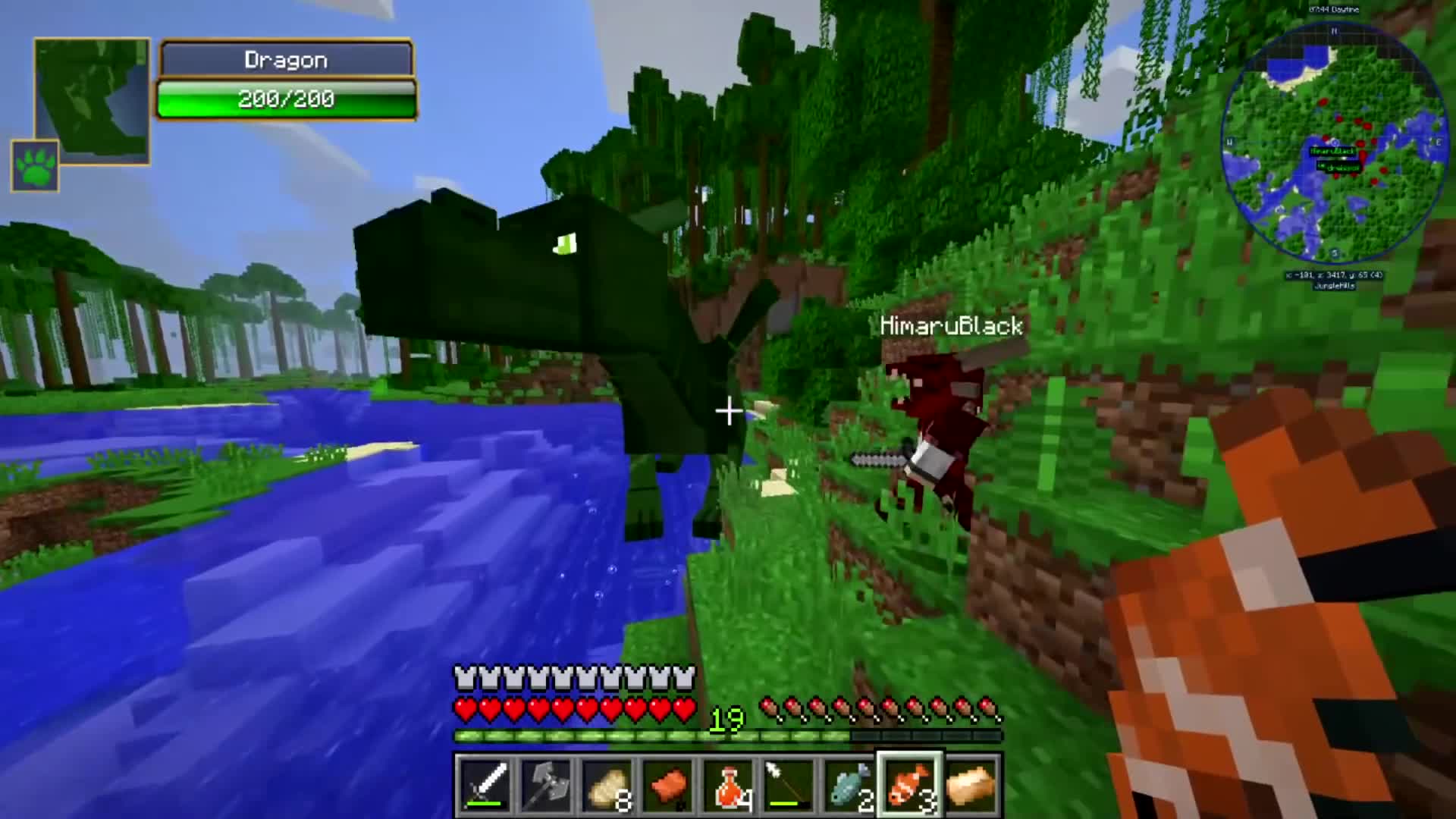1456x819 pixels.
Task: Choose the baked potato stack of eight
Action: point(607,784)
